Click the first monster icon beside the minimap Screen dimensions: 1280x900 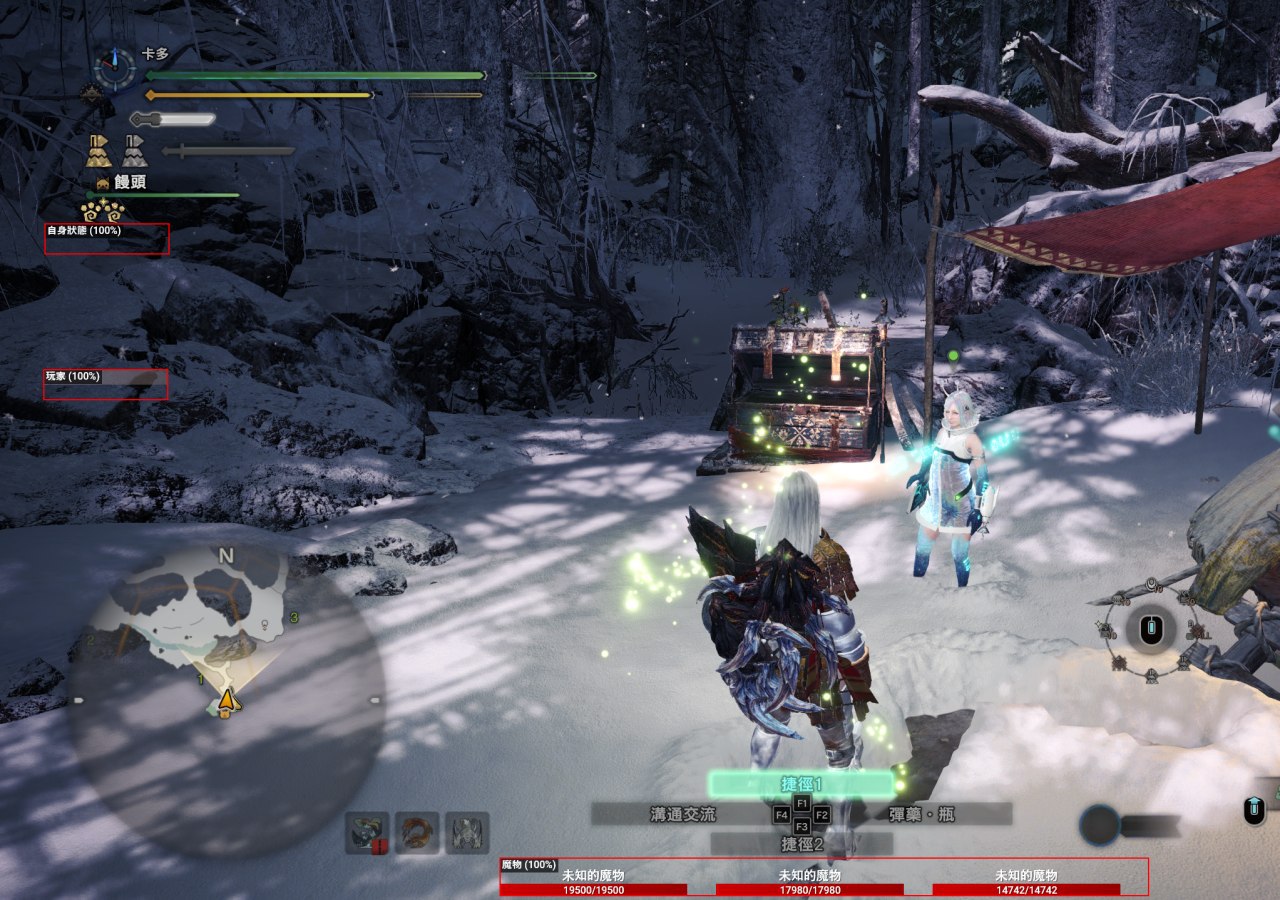tap(367, 832)
